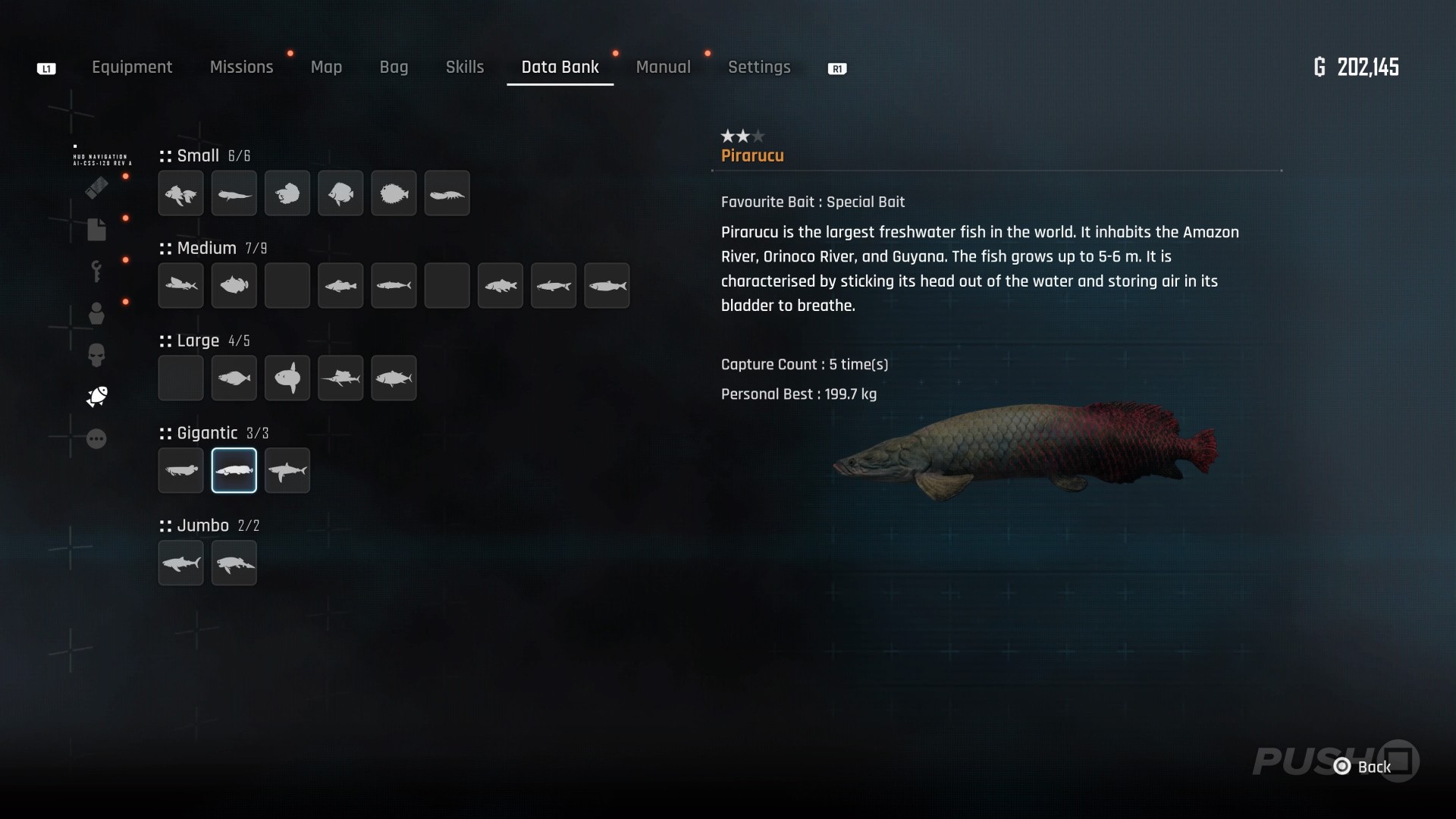
Task: Pick the sailfish entry under Large
Action: pyautogui.click(x=340, y=378)
